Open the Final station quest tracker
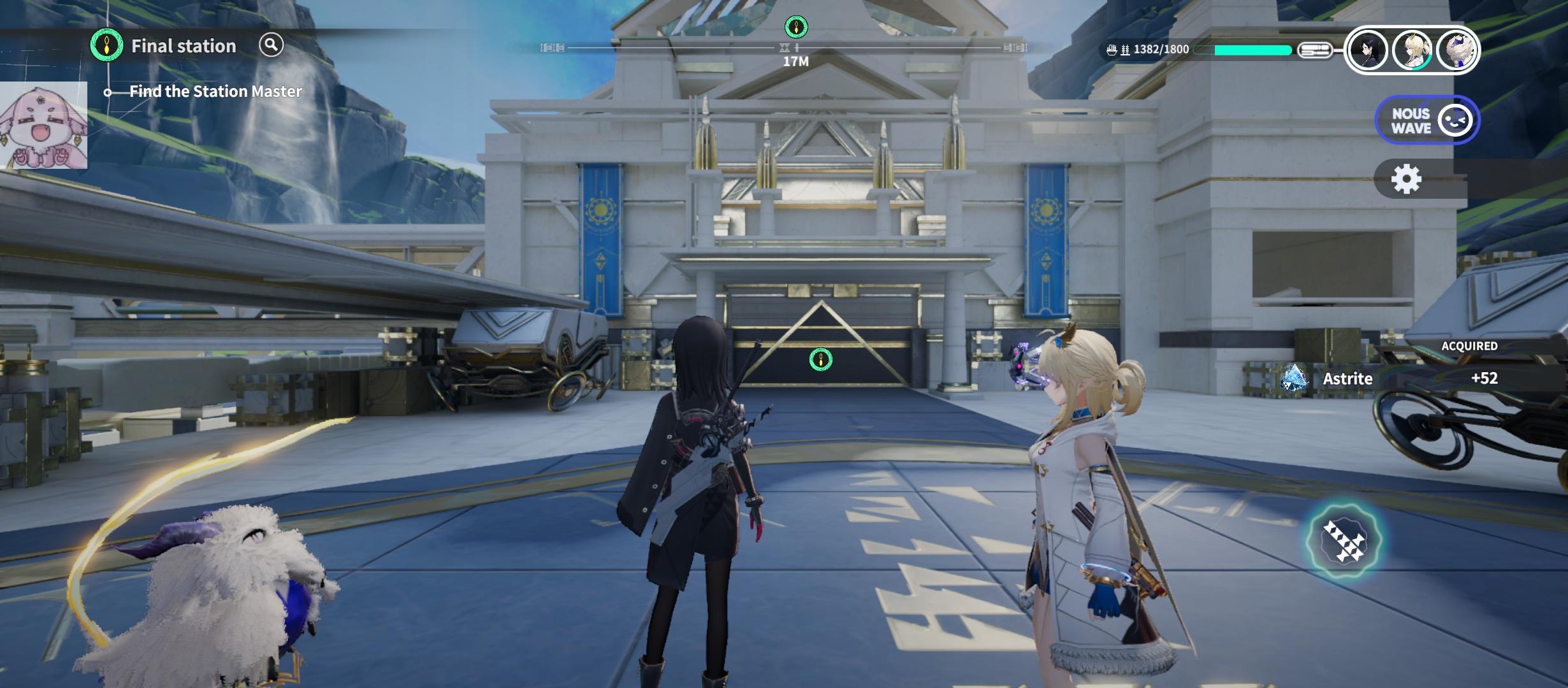The image size is (1568, 688). pyautogui.click(x=183, y=46)
